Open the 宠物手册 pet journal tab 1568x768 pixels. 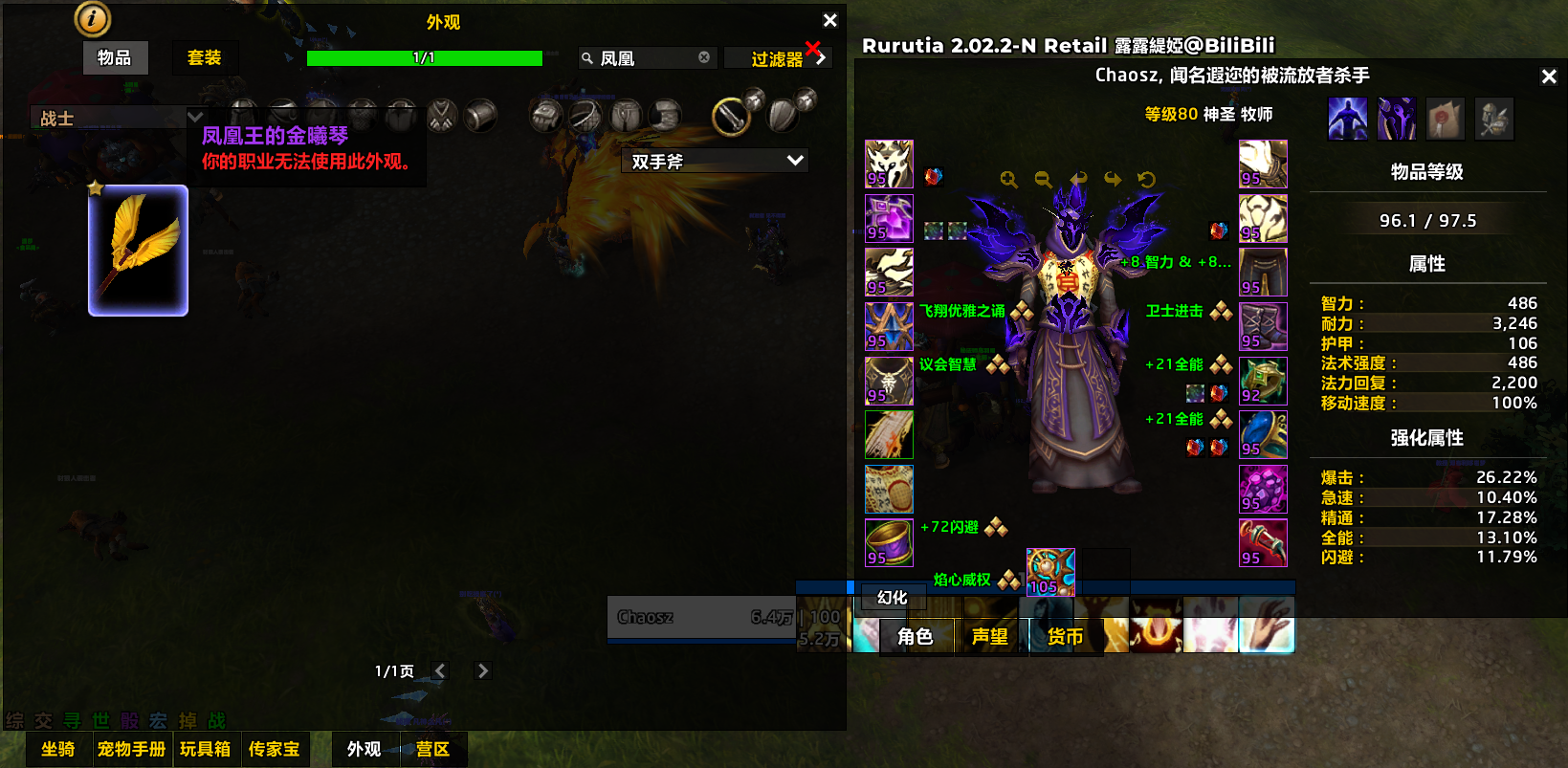[132, 750]
